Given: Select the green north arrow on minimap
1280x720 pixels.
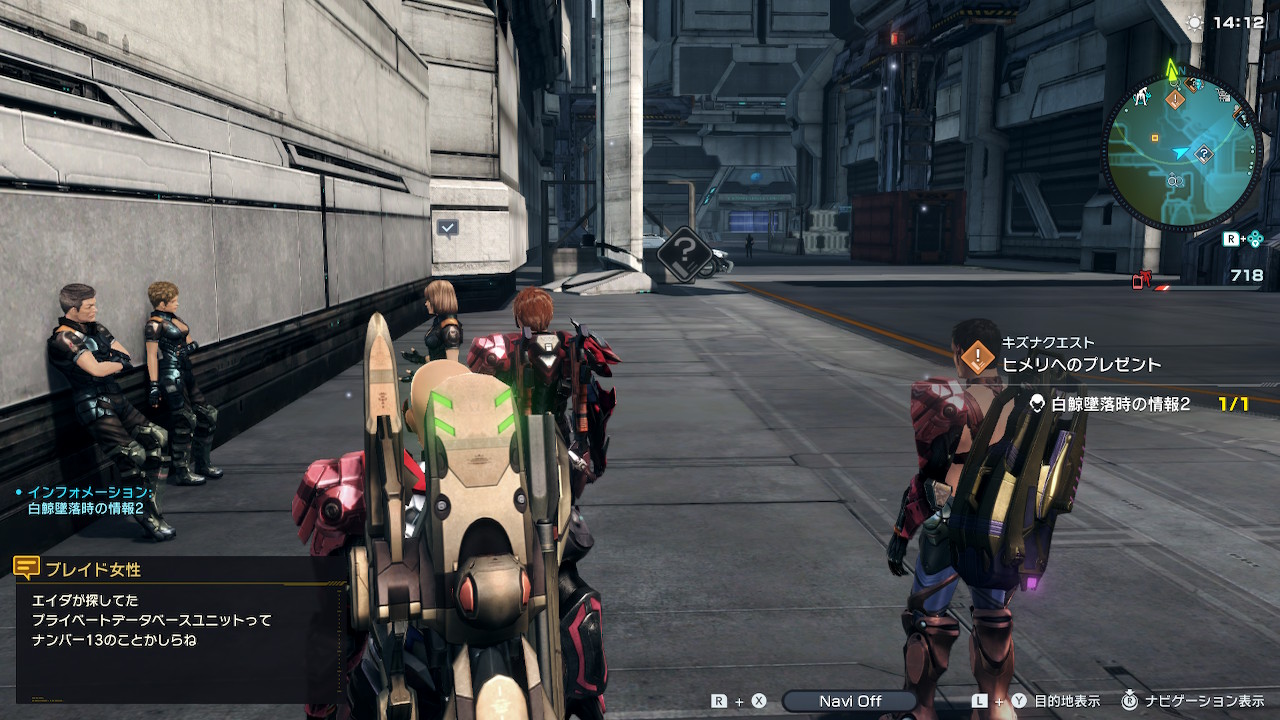Looking at the screenshot, I should click(1172, 70).
